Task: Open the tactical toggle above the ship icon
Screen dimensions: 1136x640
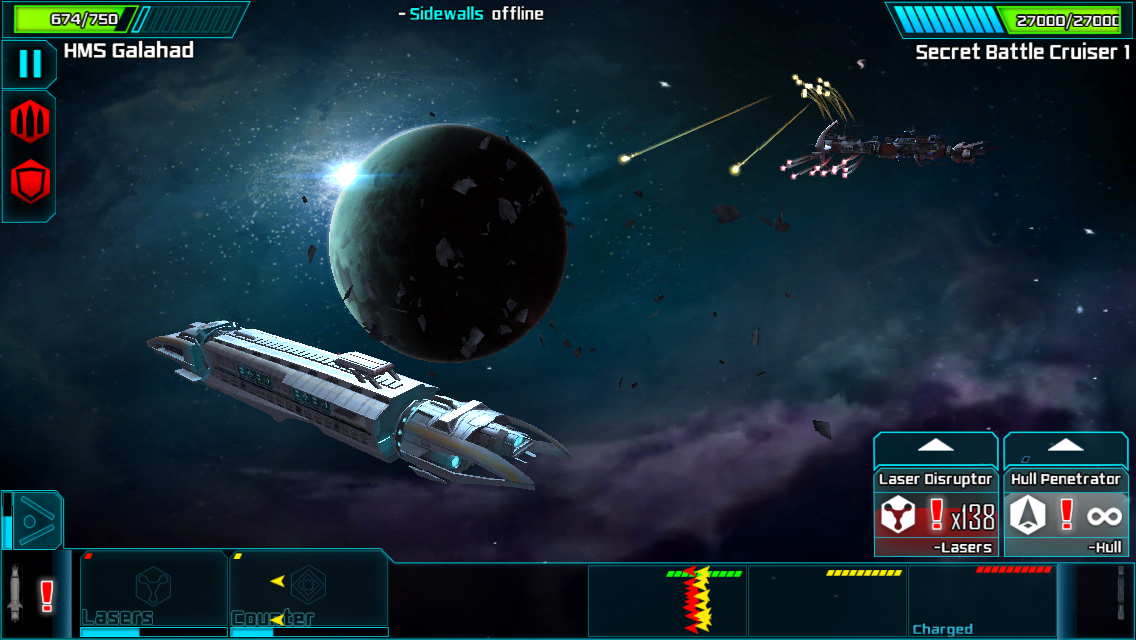Action: 38,520
